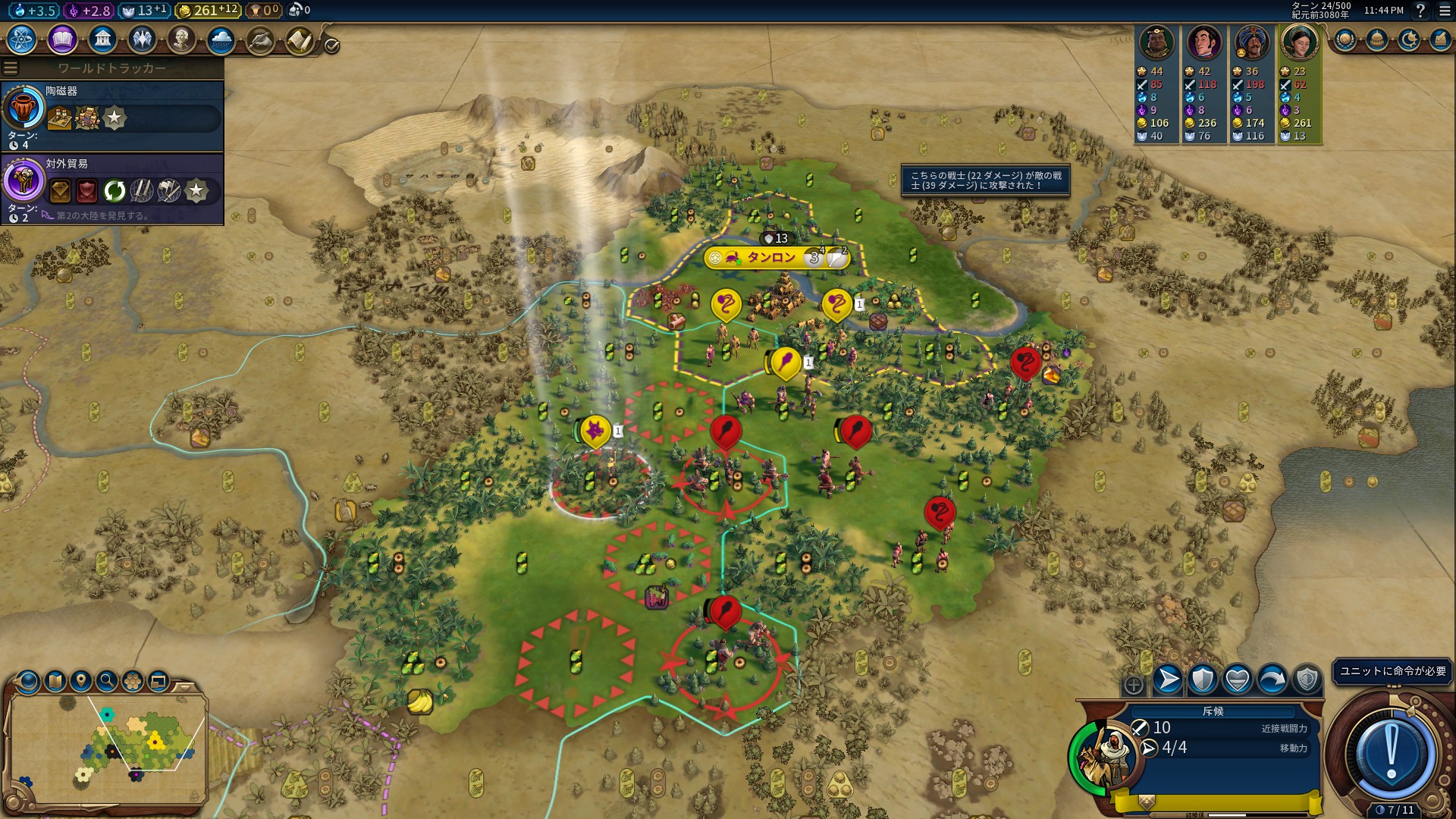Image resolution: width=1456 pixels, height=819 pixels.
Task: Open the technology tree via the atom icon
Action: tap(22, 39)
